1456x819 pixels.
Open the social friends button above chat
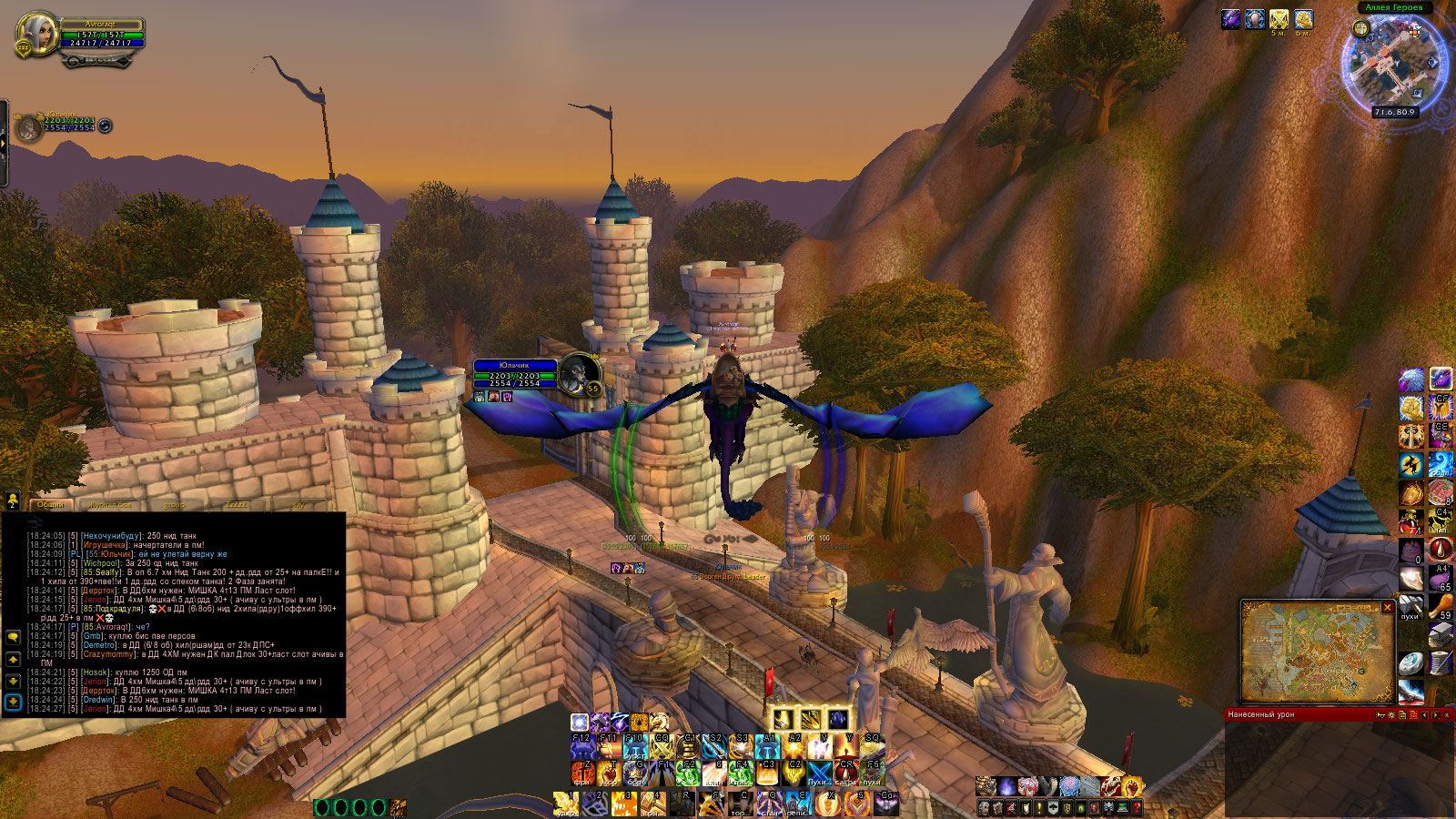tap(13, 500)
